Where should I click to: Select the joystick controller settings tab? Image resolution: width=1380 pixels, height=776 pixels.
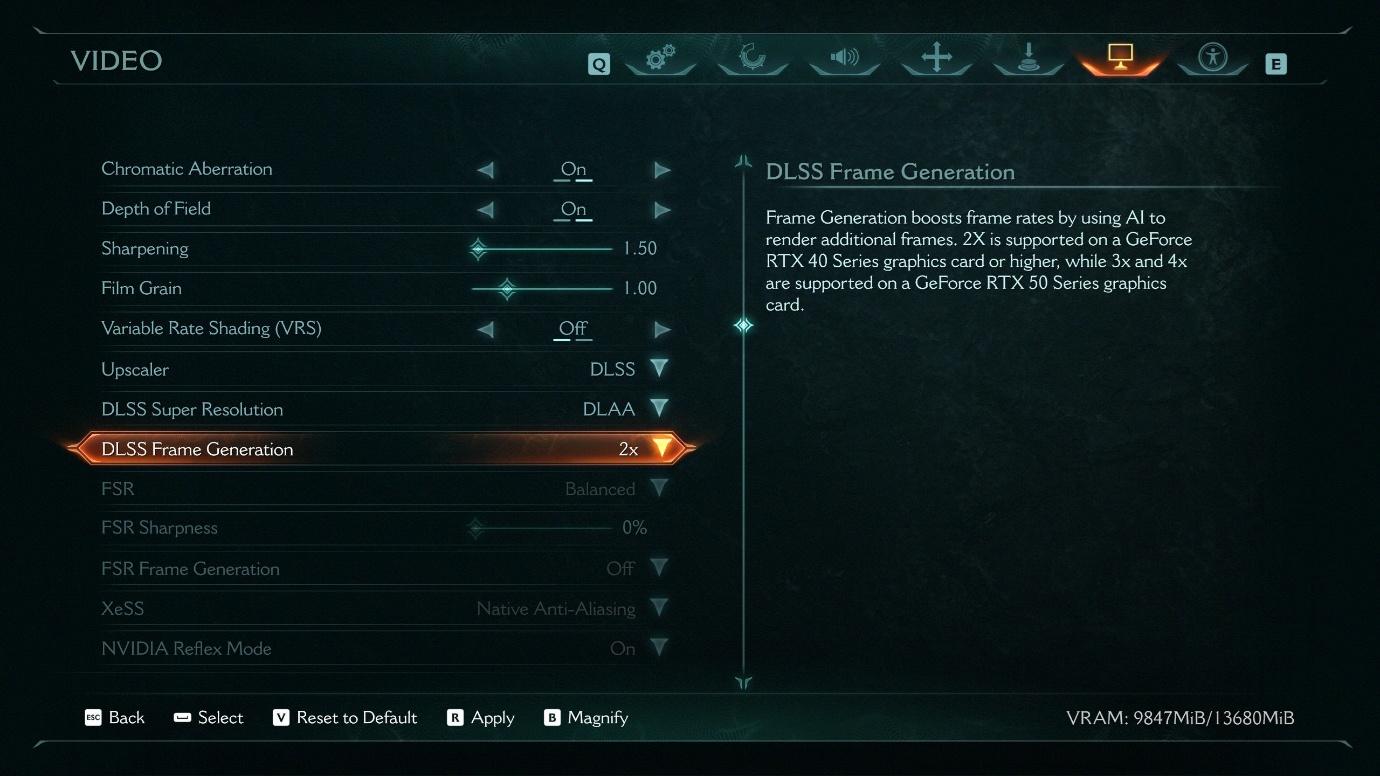[1028, 59]
